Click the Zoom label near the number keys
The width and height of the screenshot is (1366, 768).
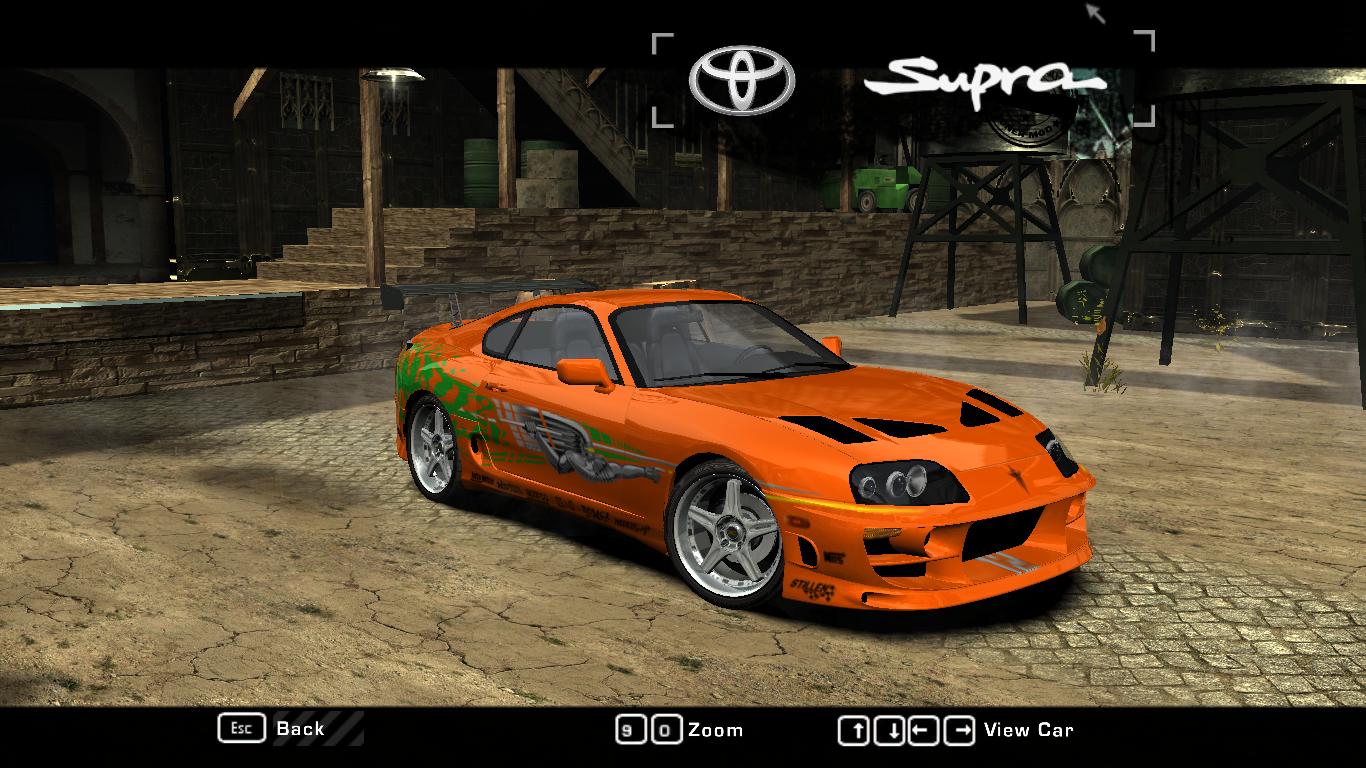coord(716,729)
